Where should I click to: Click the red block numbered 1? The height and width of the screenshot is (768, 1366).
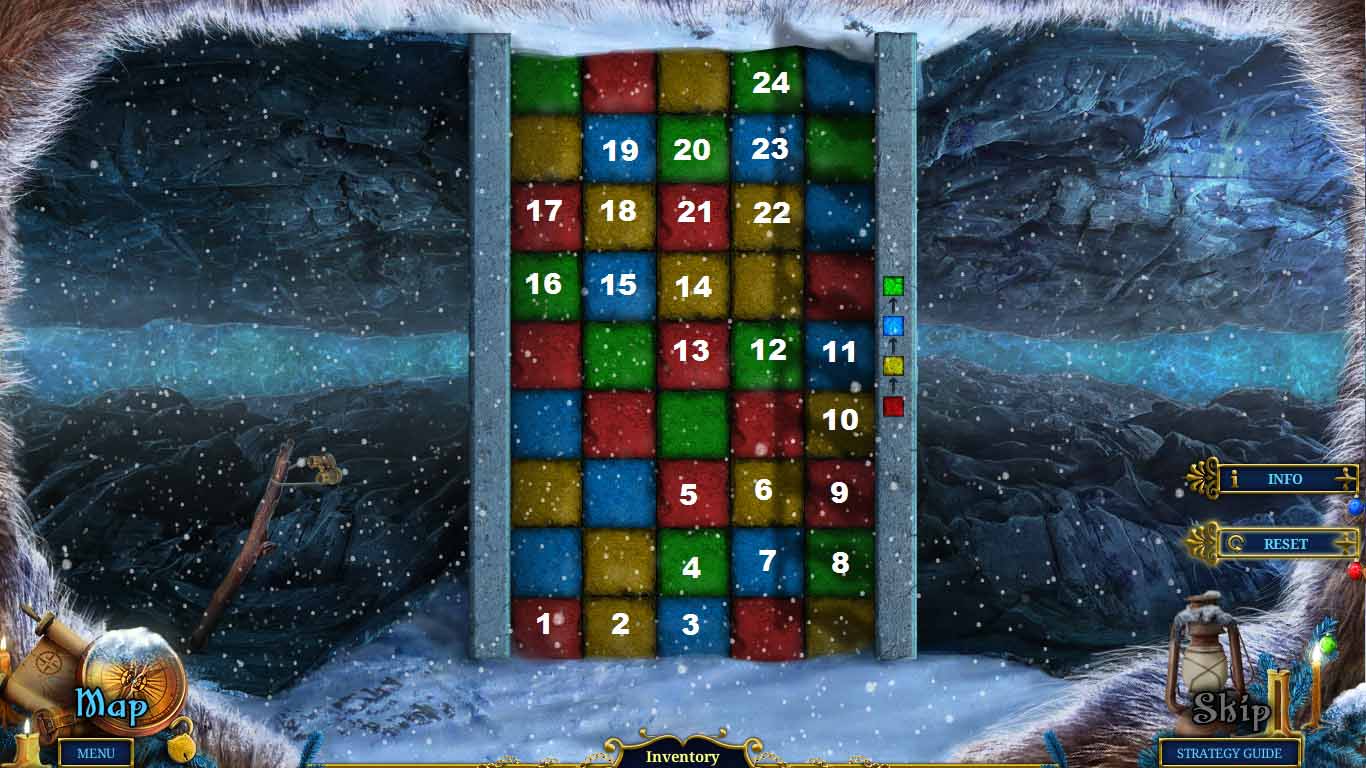[x=544, y=623]
